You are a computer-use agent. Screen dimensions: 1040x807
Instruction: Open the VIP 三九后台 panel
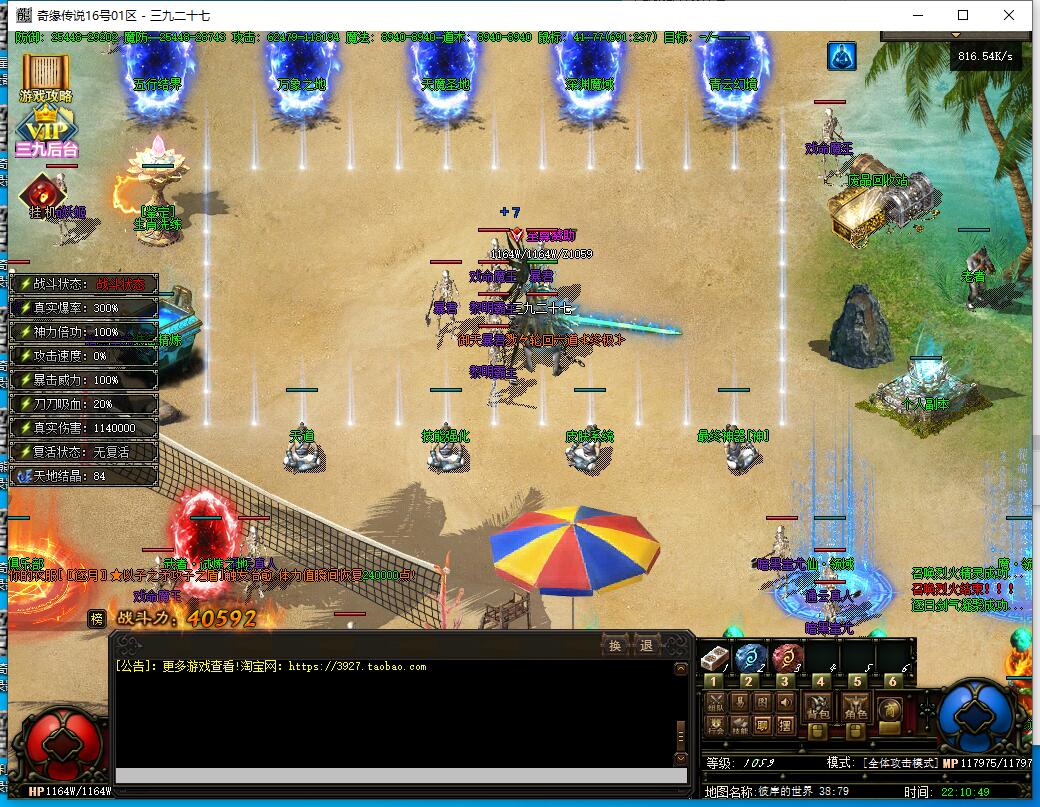pos(45,133)
